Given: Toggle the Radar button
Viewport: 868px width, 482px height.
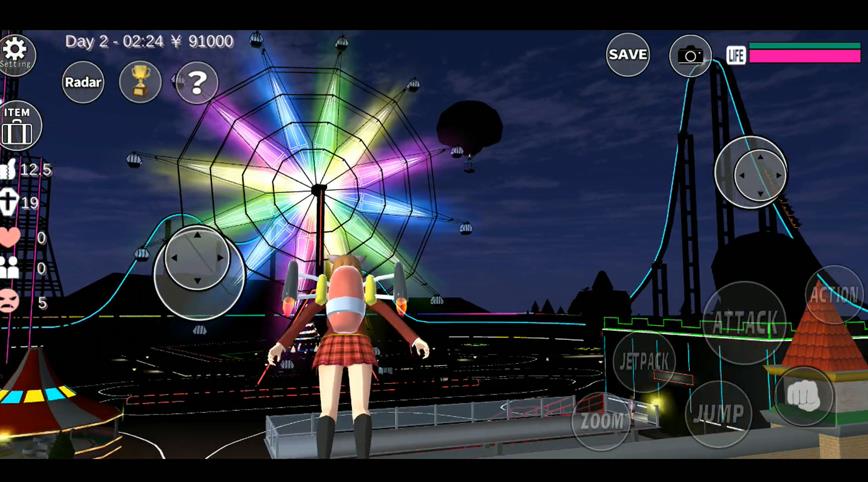Looking at the screenshot, I should (x=83, y=82).
